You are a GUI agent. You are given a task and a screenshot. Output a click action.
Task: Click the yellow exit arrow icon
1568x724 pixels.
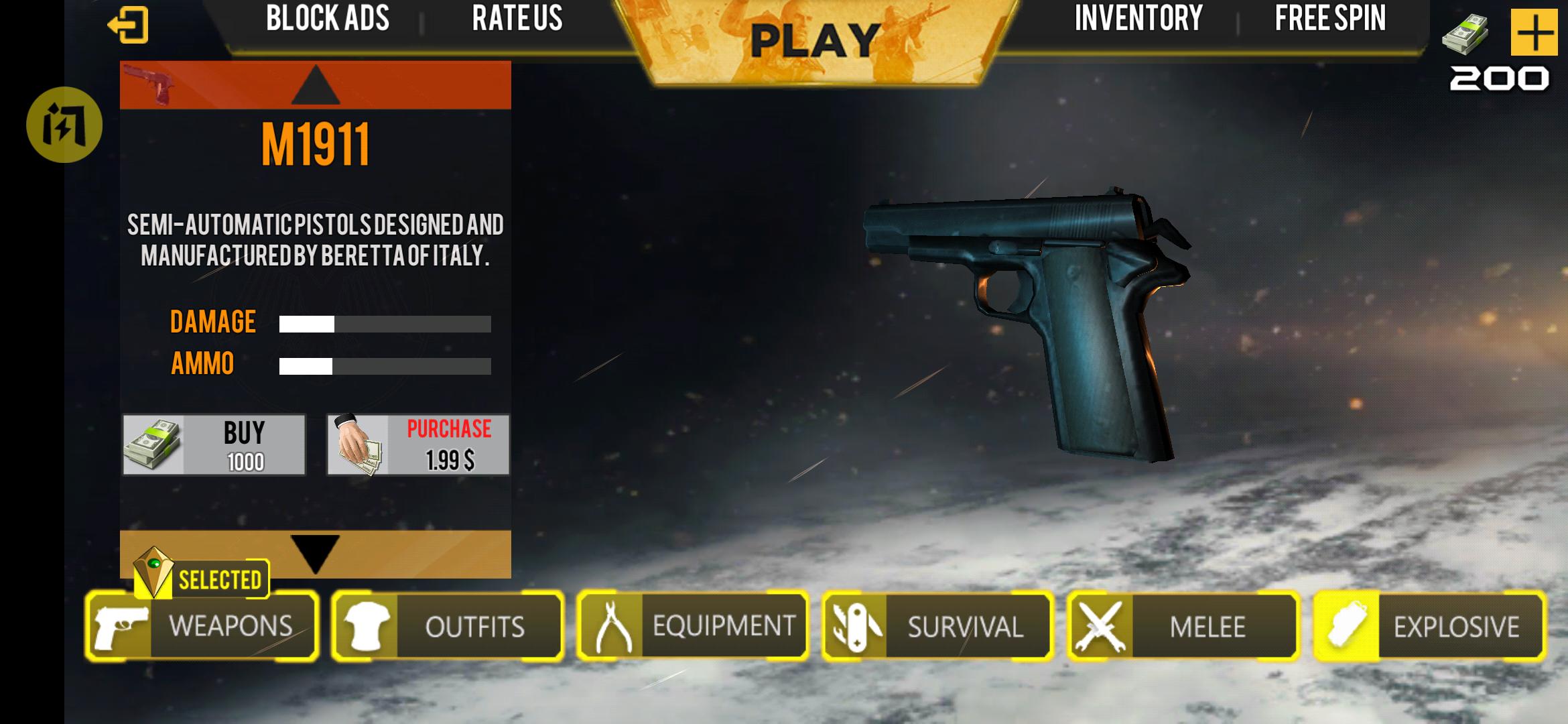pyautogui.click(x=128, y=25)
